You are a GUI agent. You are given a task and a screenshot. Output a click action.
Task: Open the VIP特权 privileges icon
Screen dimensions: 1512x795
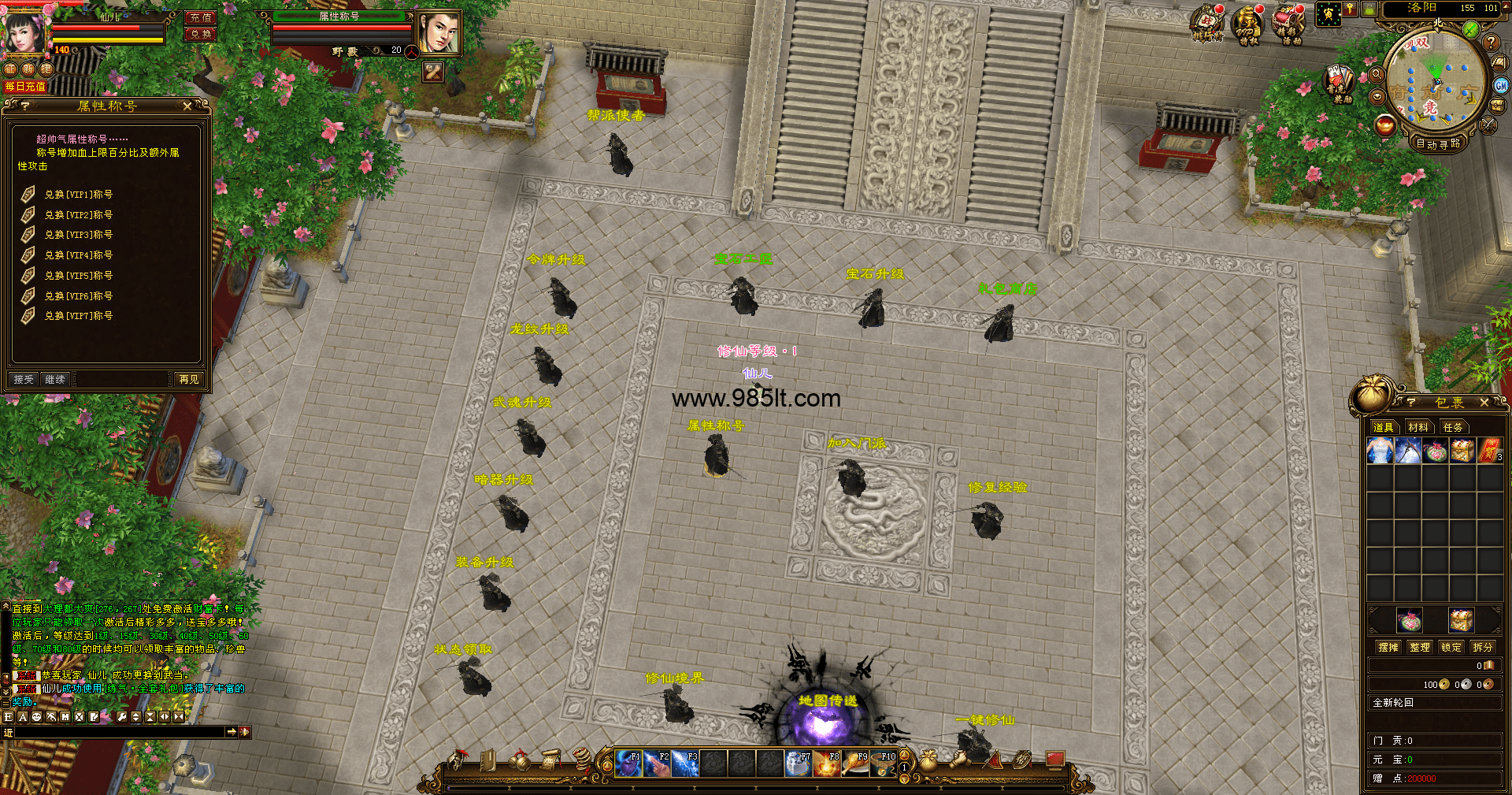1248,25
